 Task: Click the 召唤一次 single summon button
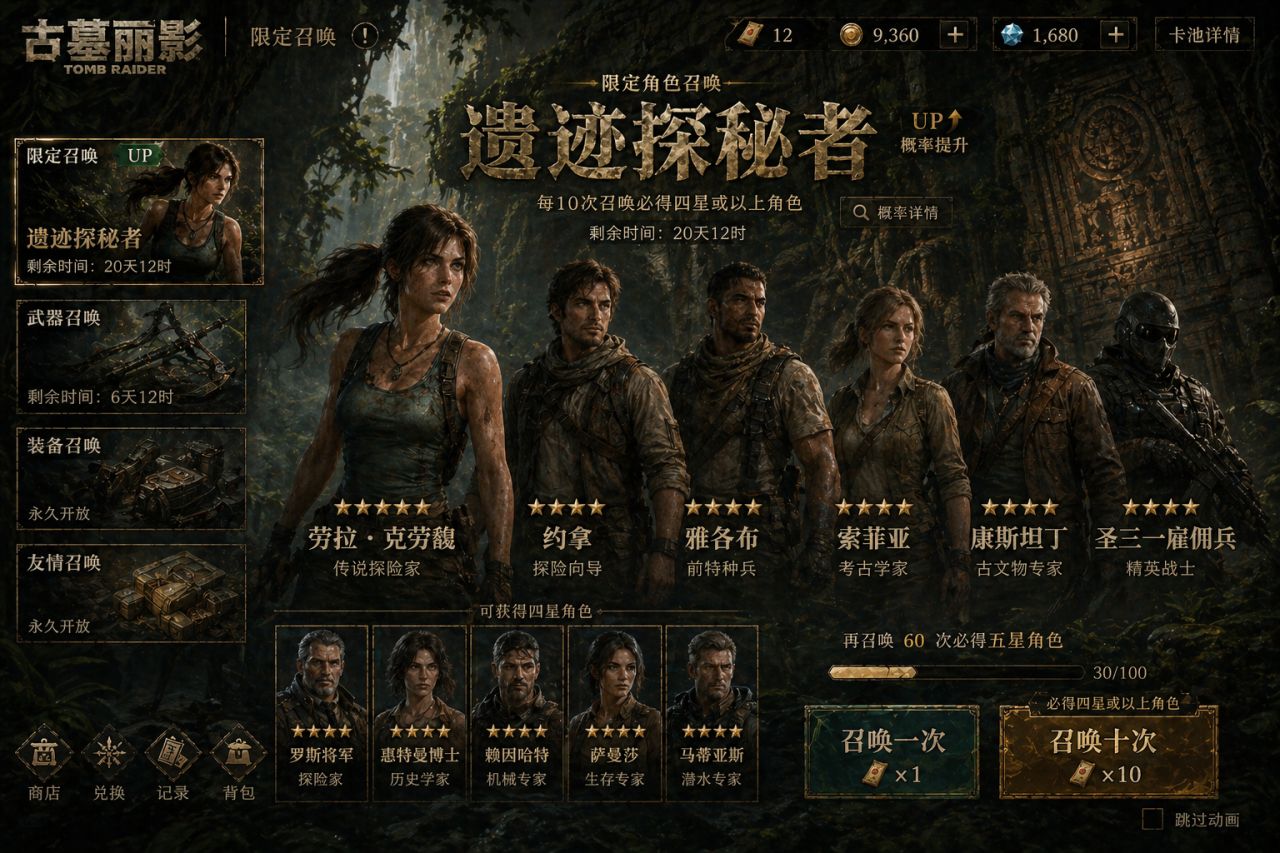point(891,753)
